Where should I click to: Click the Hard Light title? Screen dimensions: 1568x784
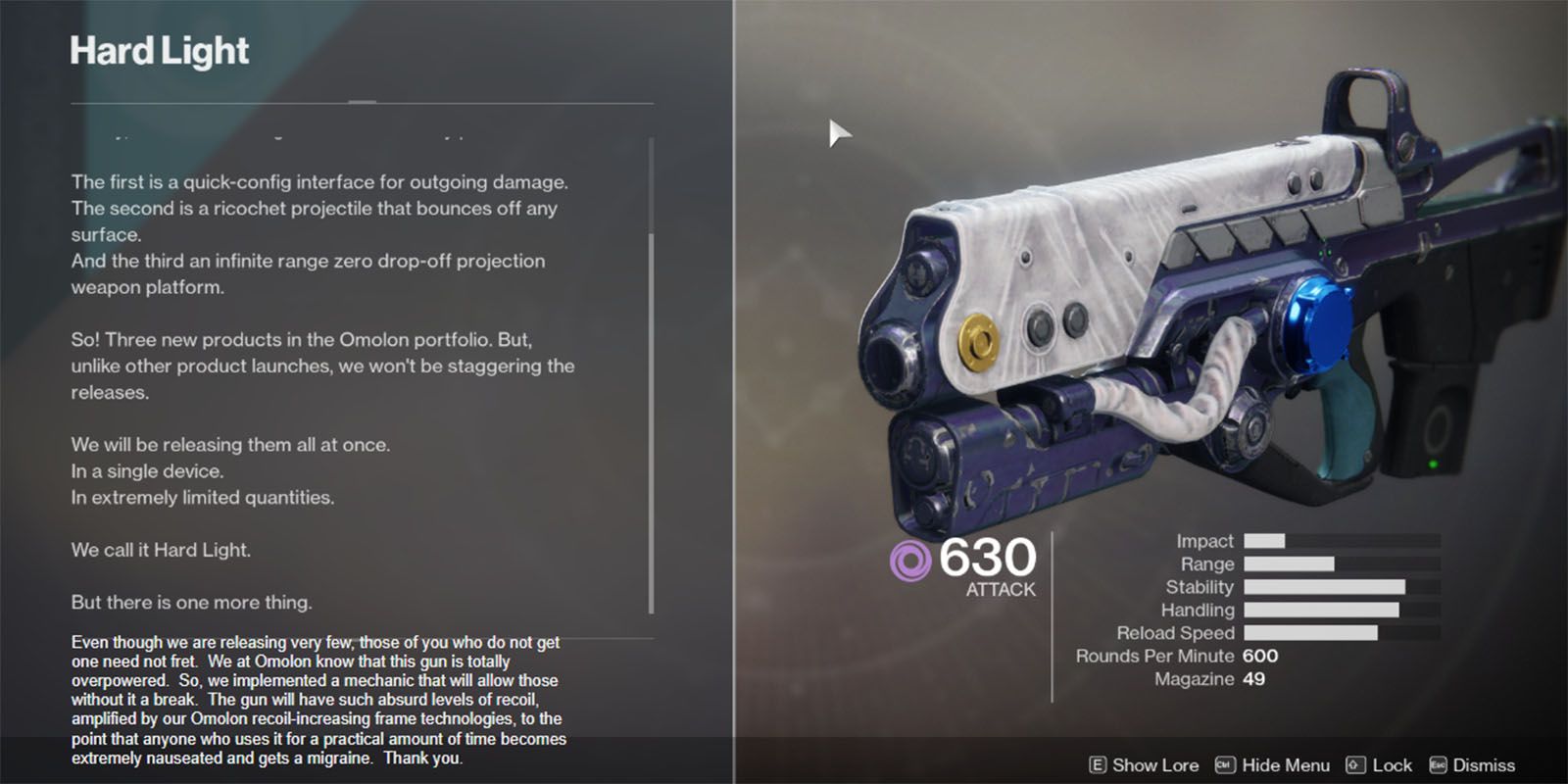click(x=159, y=49)
